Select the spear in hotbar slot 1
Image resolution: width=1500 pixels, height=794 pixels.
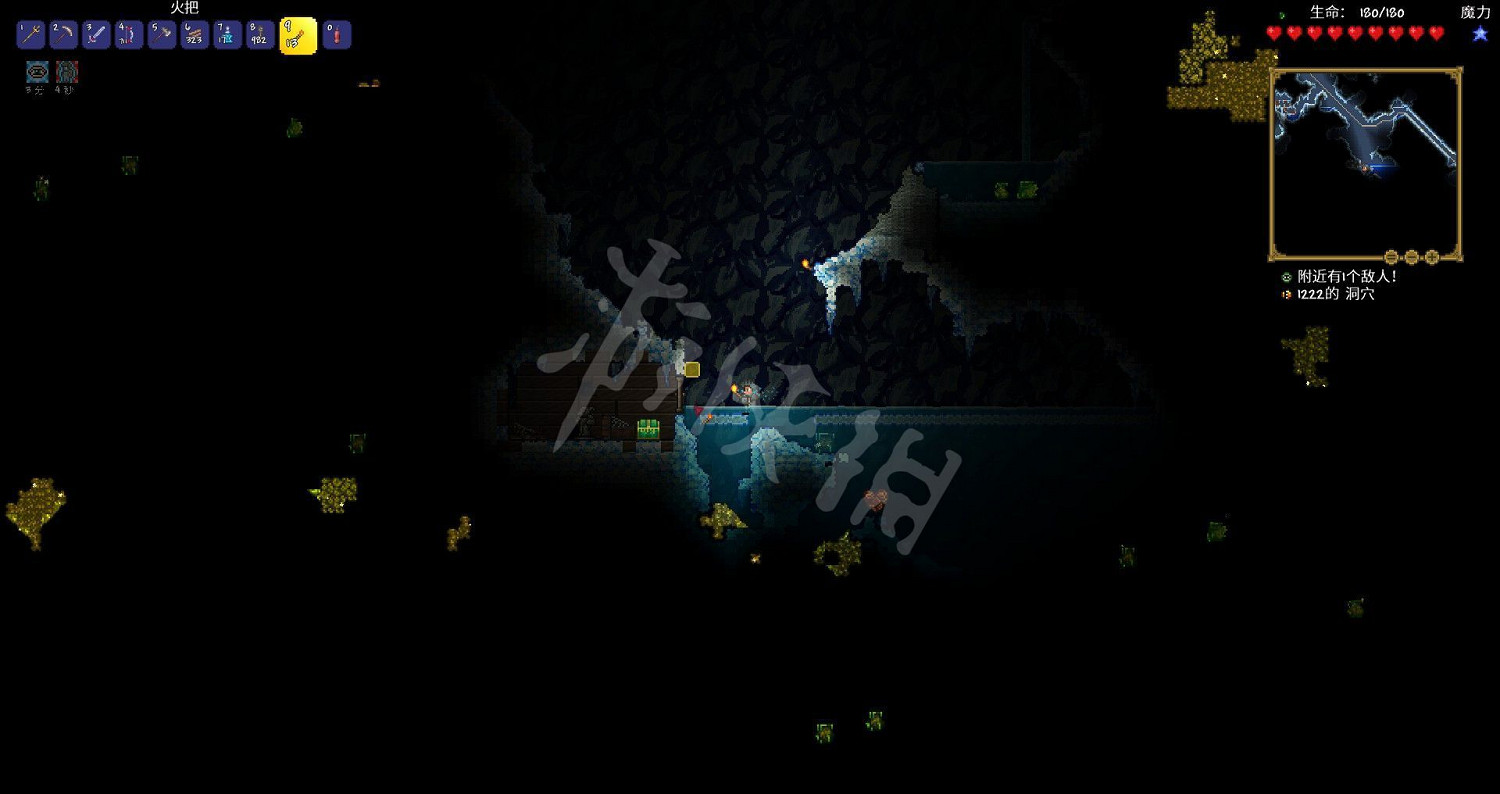tap(30, 34)
